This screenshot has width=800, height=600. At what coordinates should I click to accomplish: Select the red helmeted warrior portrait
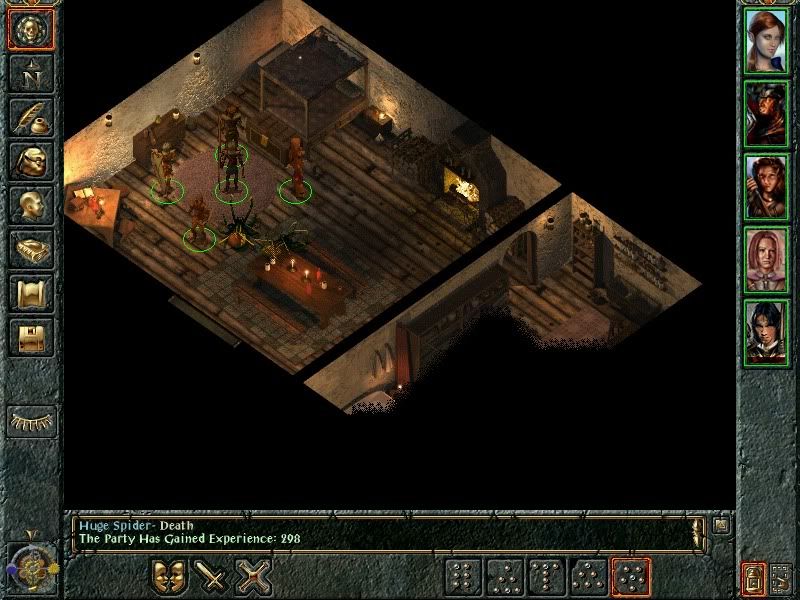pos(766,113)
